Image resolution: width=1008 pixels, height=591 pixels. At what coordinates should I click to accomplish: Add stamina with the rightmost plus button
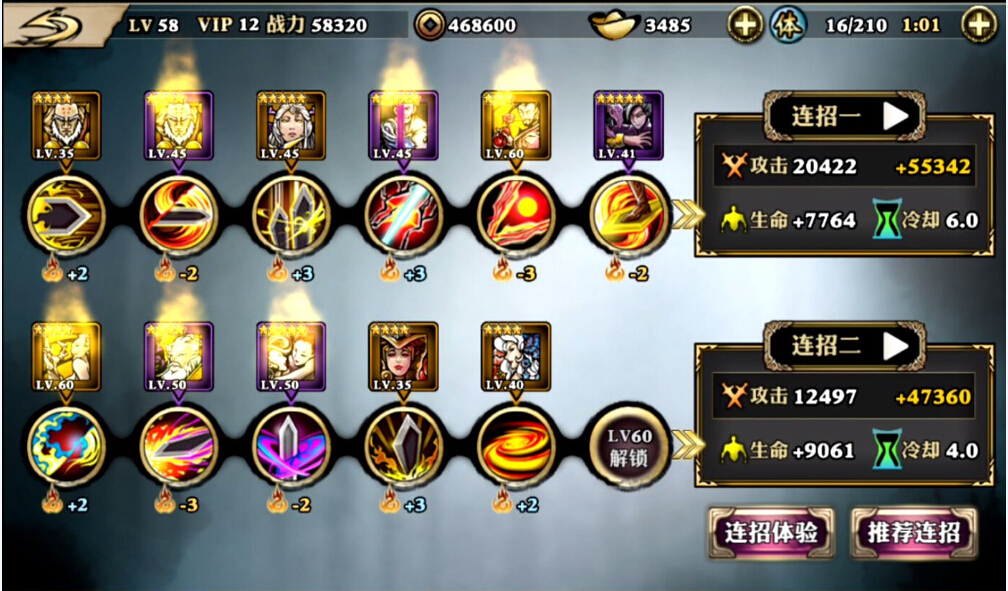point(978,25)
